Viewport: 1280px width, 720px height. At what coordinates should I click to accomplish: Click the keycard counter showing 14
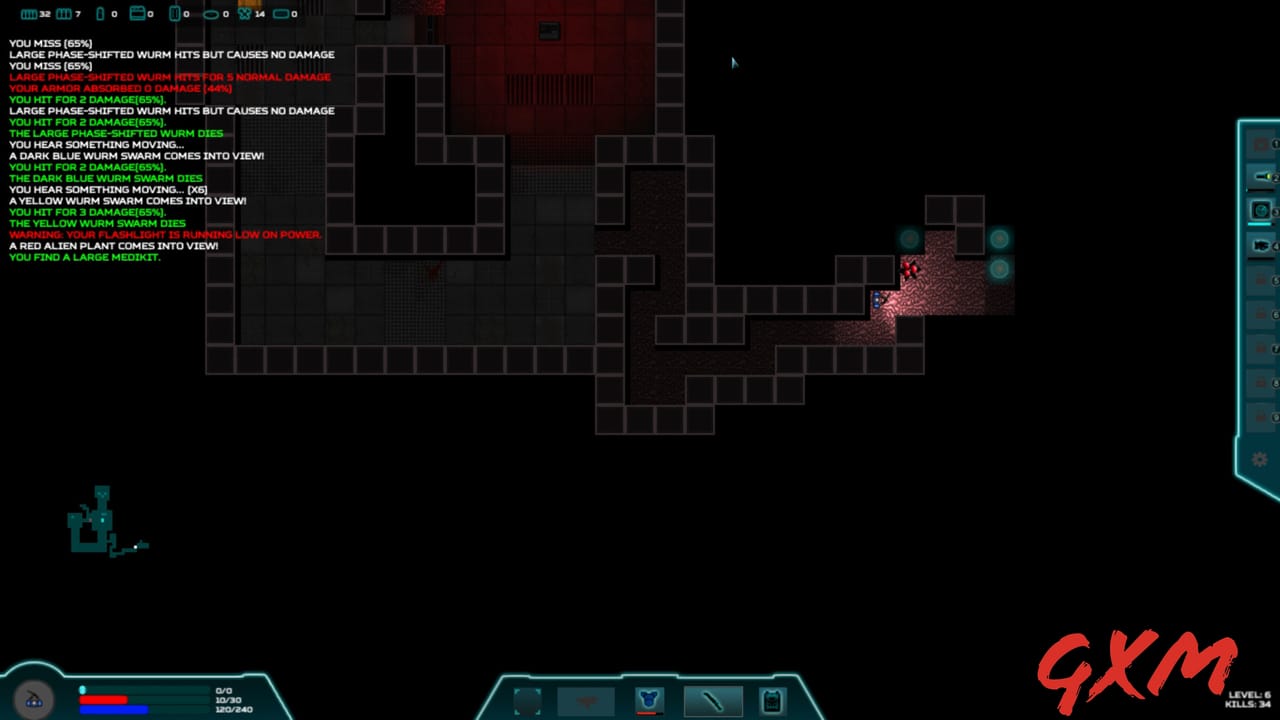tap(244, 14)
